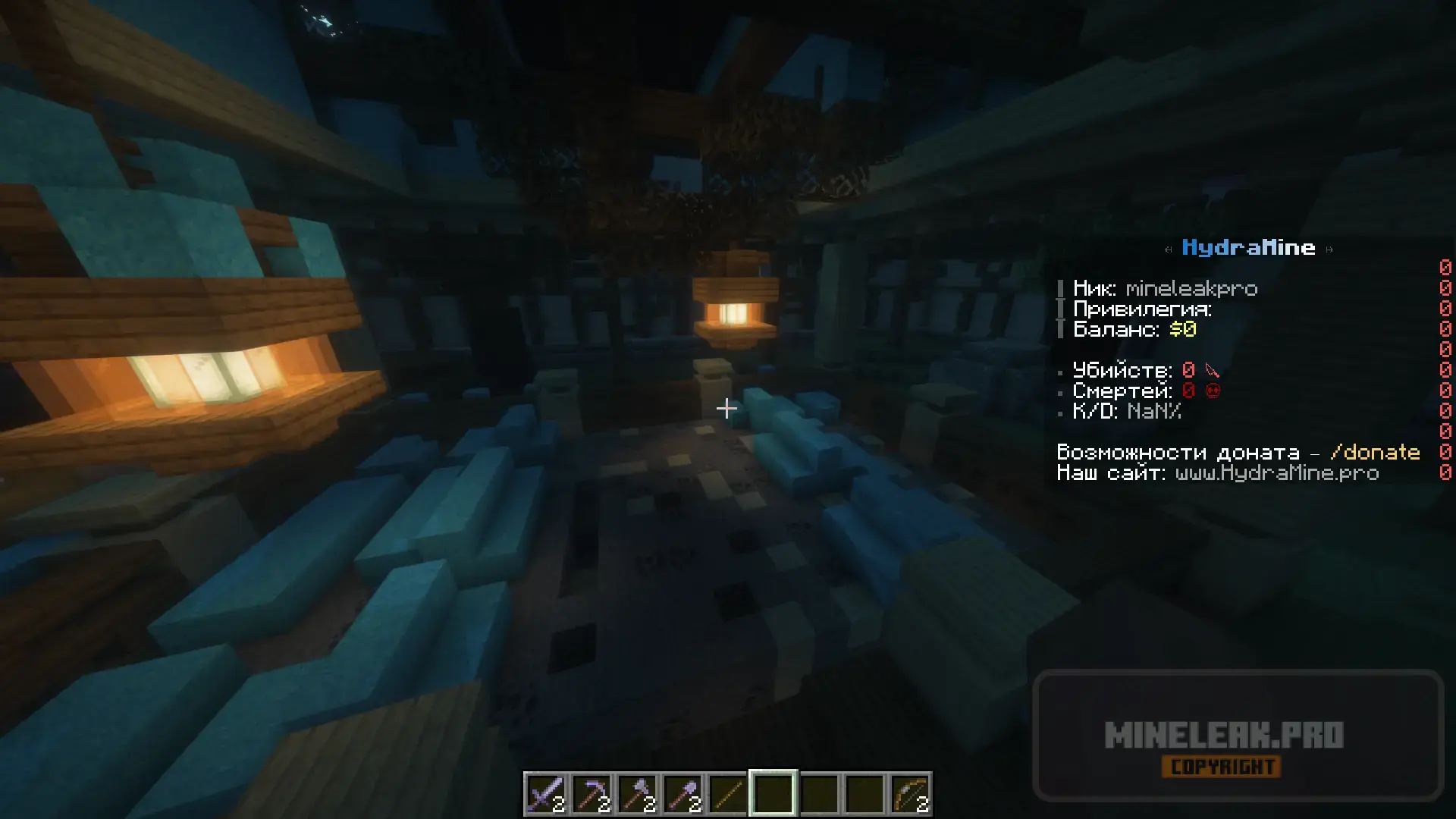Click the /donate command text
Image resolution: width=1456 pixels, height=819 pixels.
pos(1375,452)
